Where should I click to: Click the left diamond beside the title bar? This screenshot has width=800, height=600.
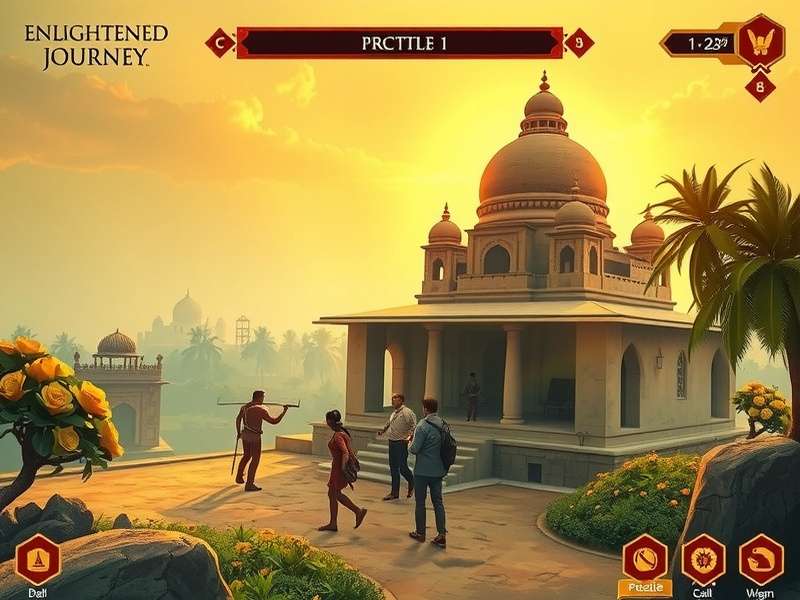[219, 42]
